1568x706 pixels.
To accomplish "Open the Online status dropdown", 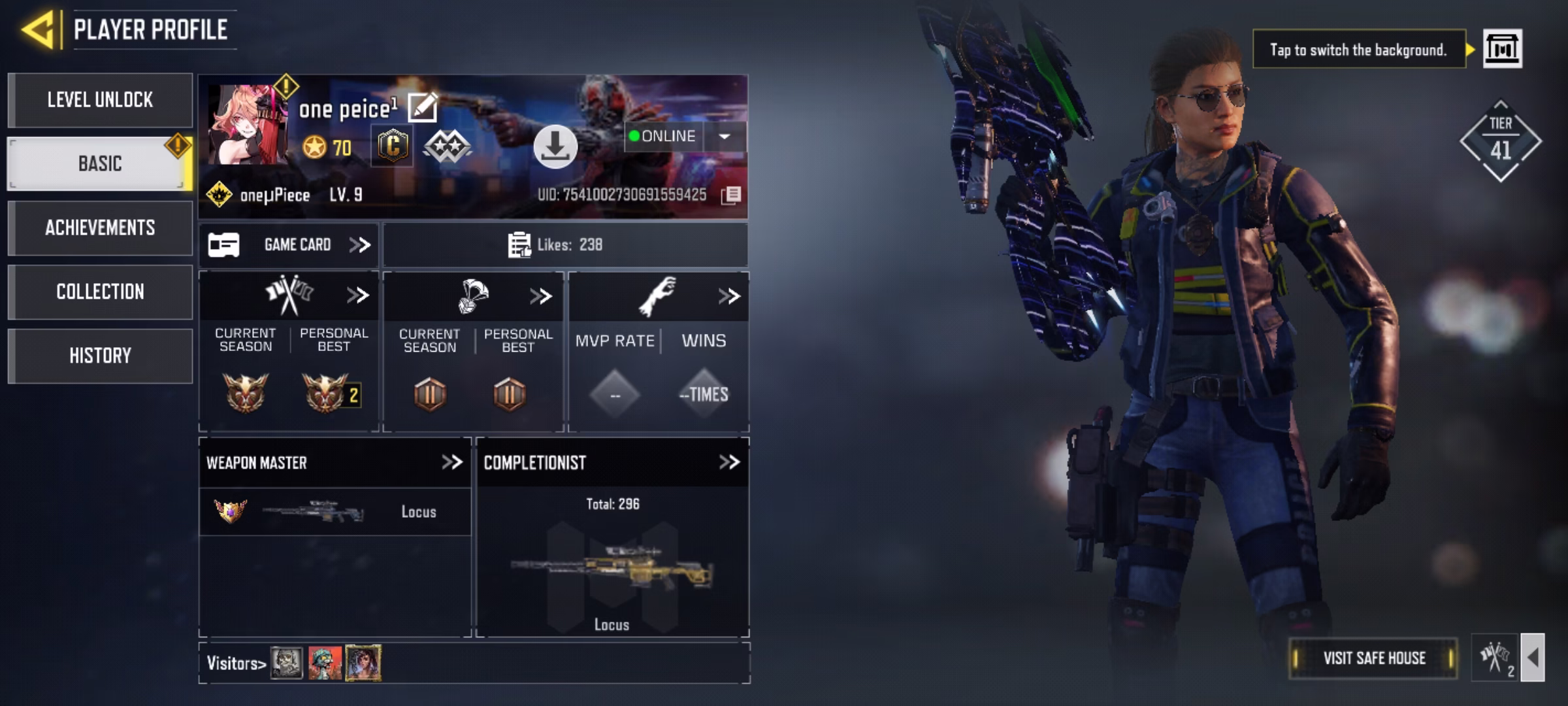I will 724,137.
